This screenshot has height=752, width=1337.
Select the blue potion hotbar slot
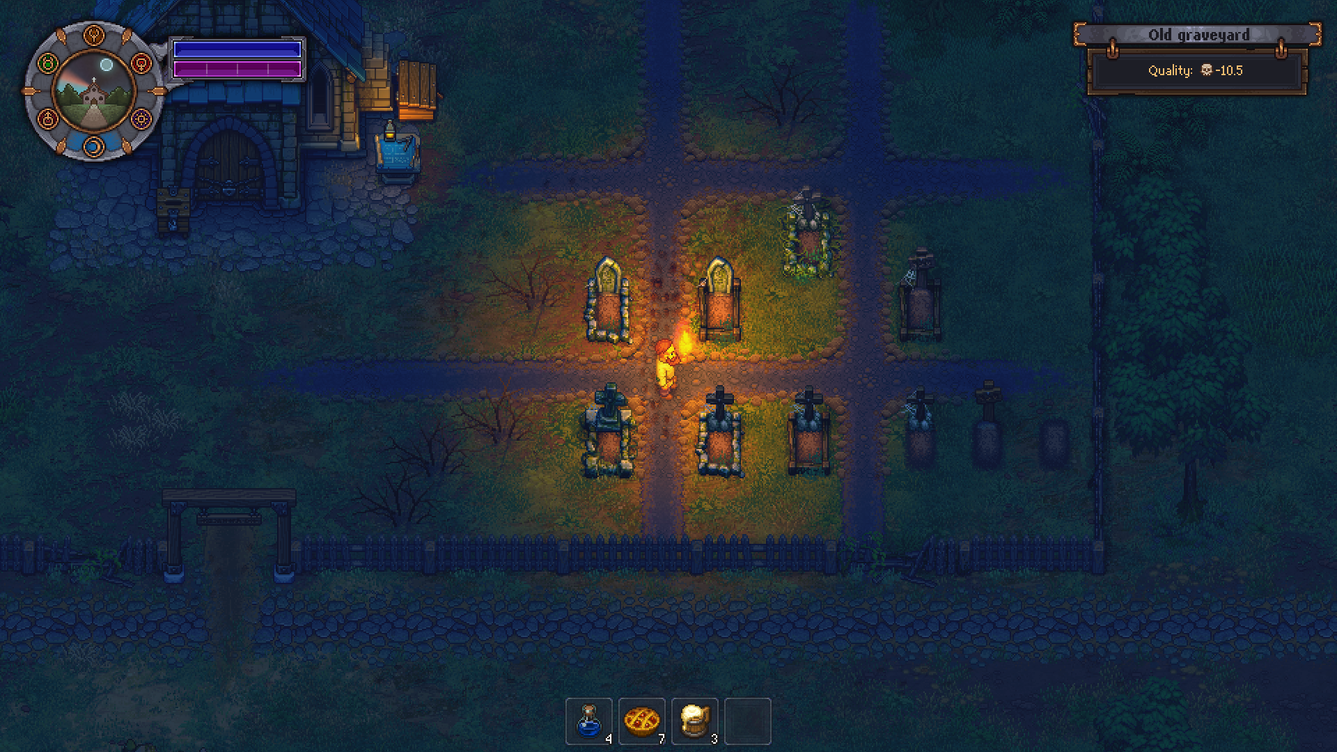point(589,721)
